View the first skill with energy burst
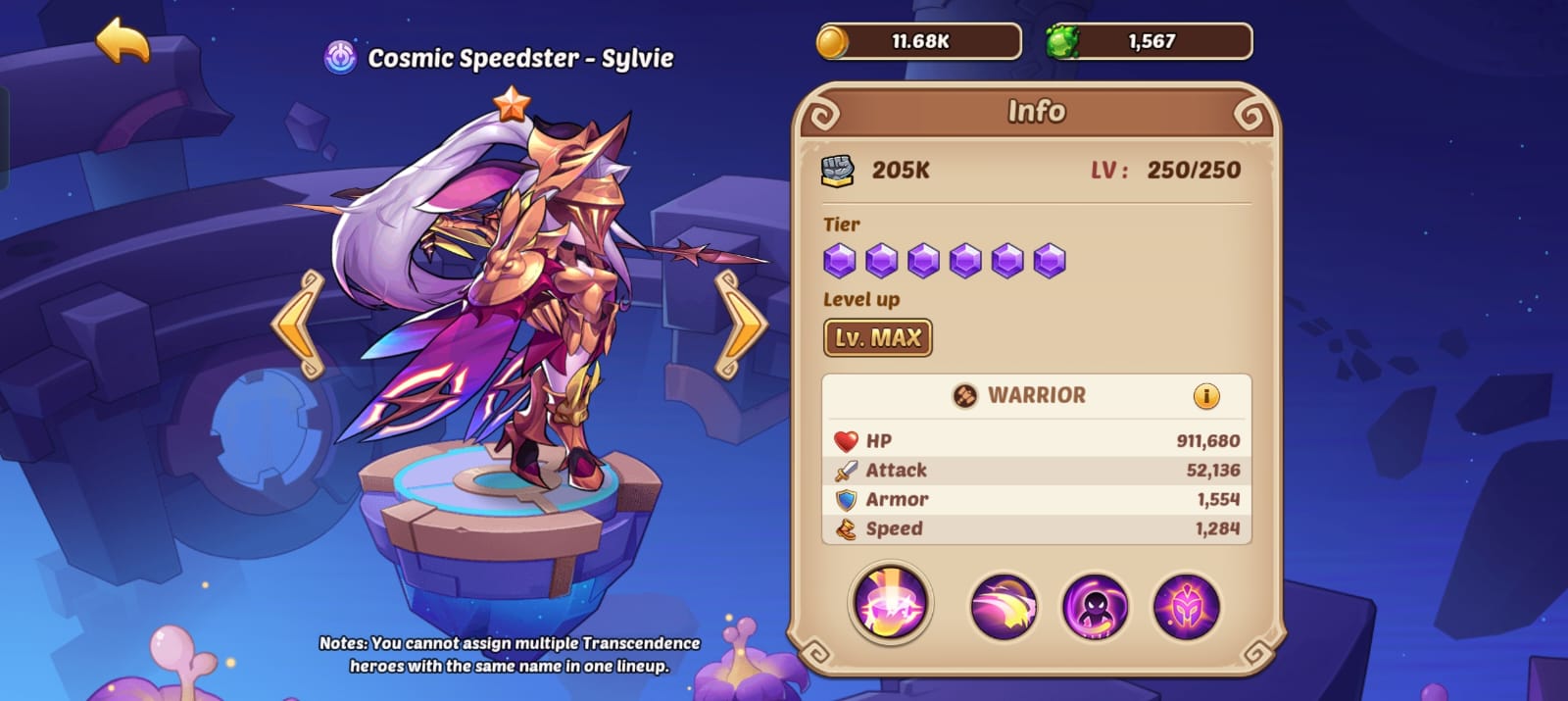Image resolution: width=1568 pixels, height=701 pixels. 890,603
